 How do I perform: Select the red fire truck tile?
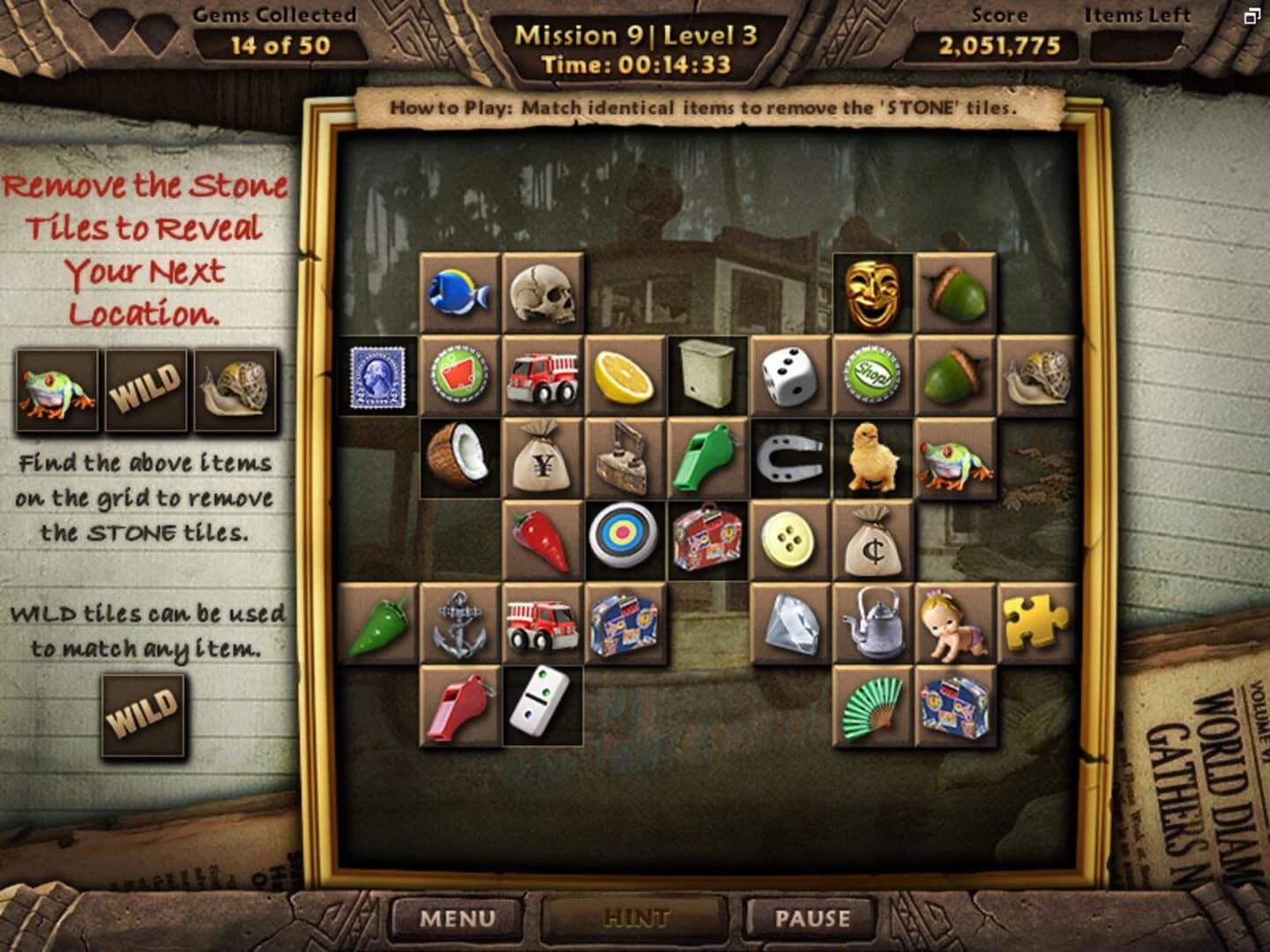click(542, 375)
